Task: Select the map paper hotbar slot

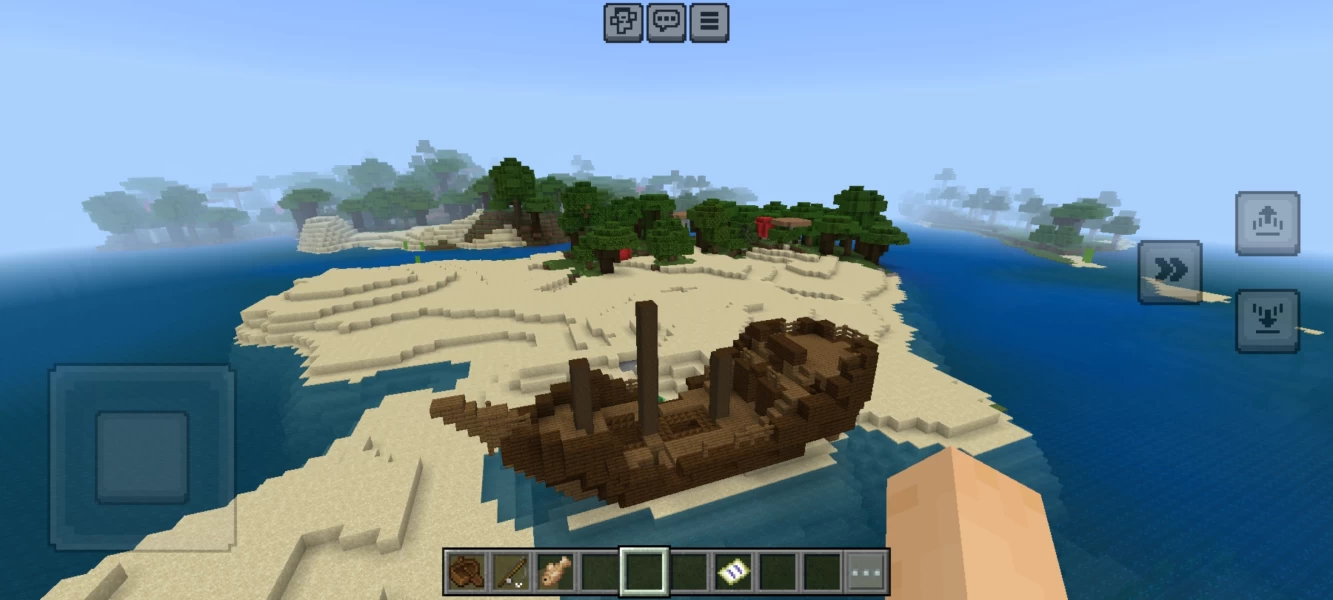Action: [x=732, y=571]
